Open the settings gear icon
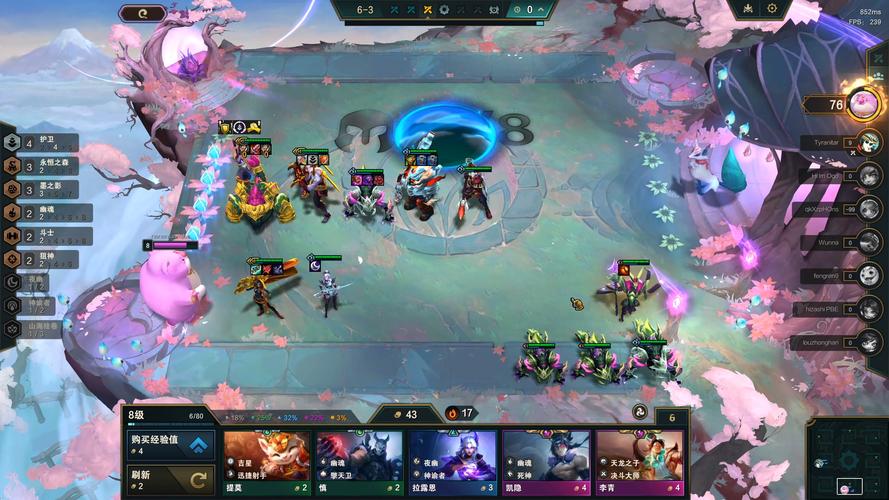889x500 pixels. point(772,9)
